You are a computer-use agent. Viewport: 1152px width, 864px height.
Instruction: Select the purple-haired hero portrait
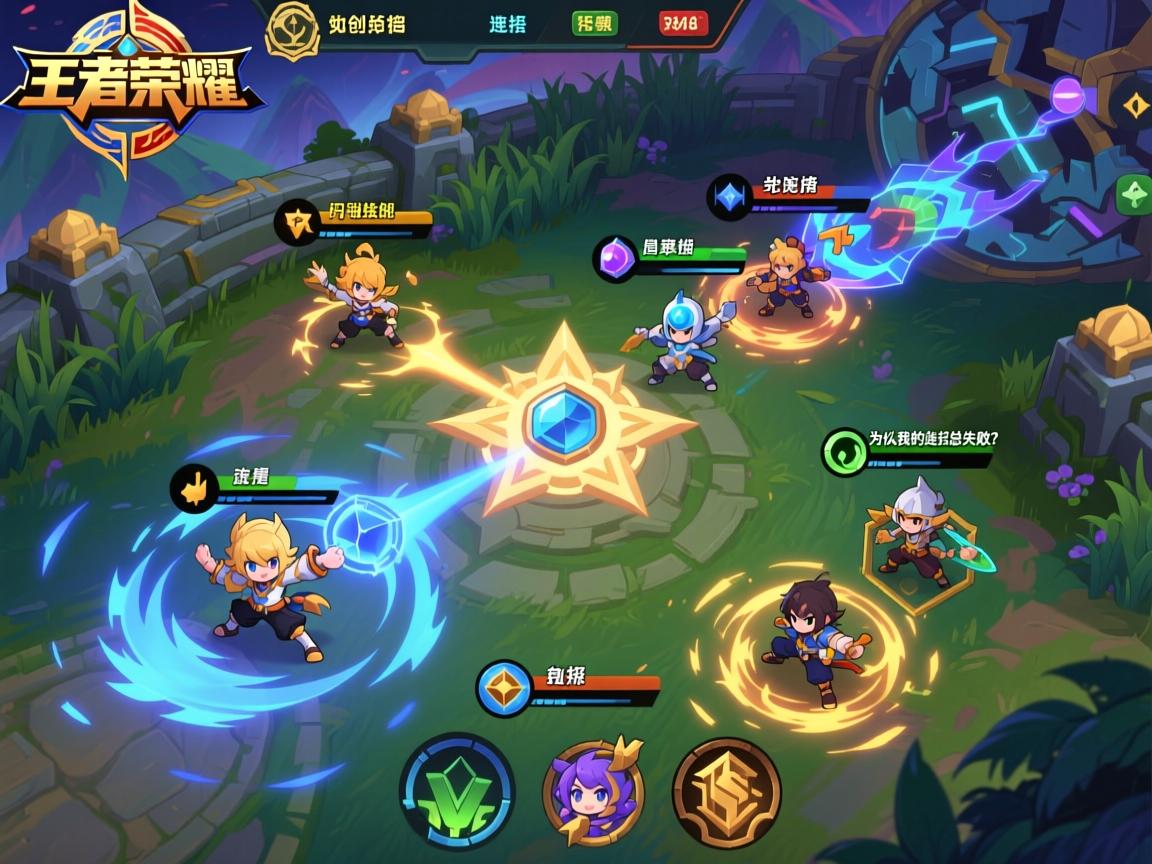[x=594, y=793]
